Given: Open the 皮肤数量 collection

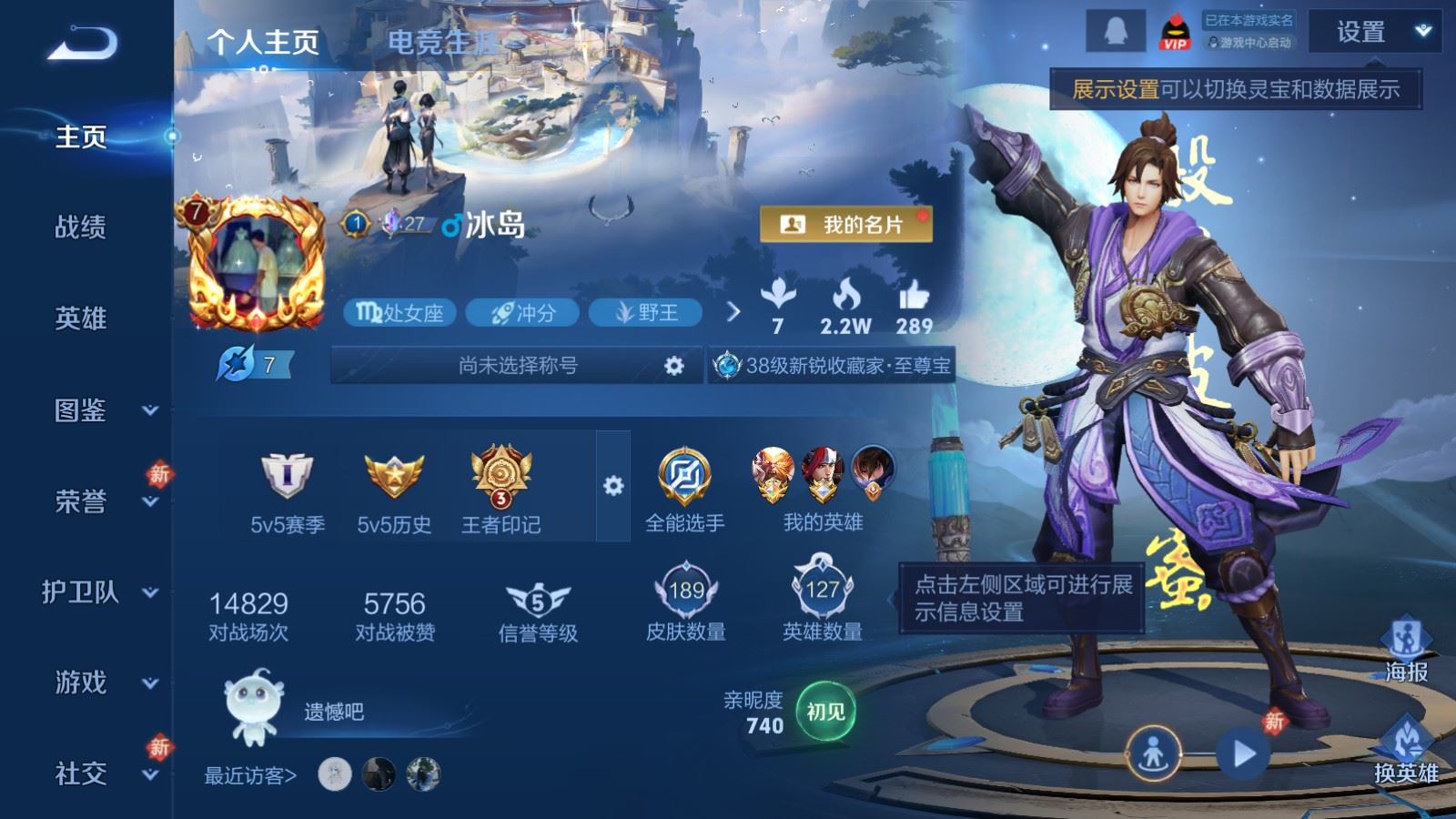Looking at the screenshot, I should (685, 603).
